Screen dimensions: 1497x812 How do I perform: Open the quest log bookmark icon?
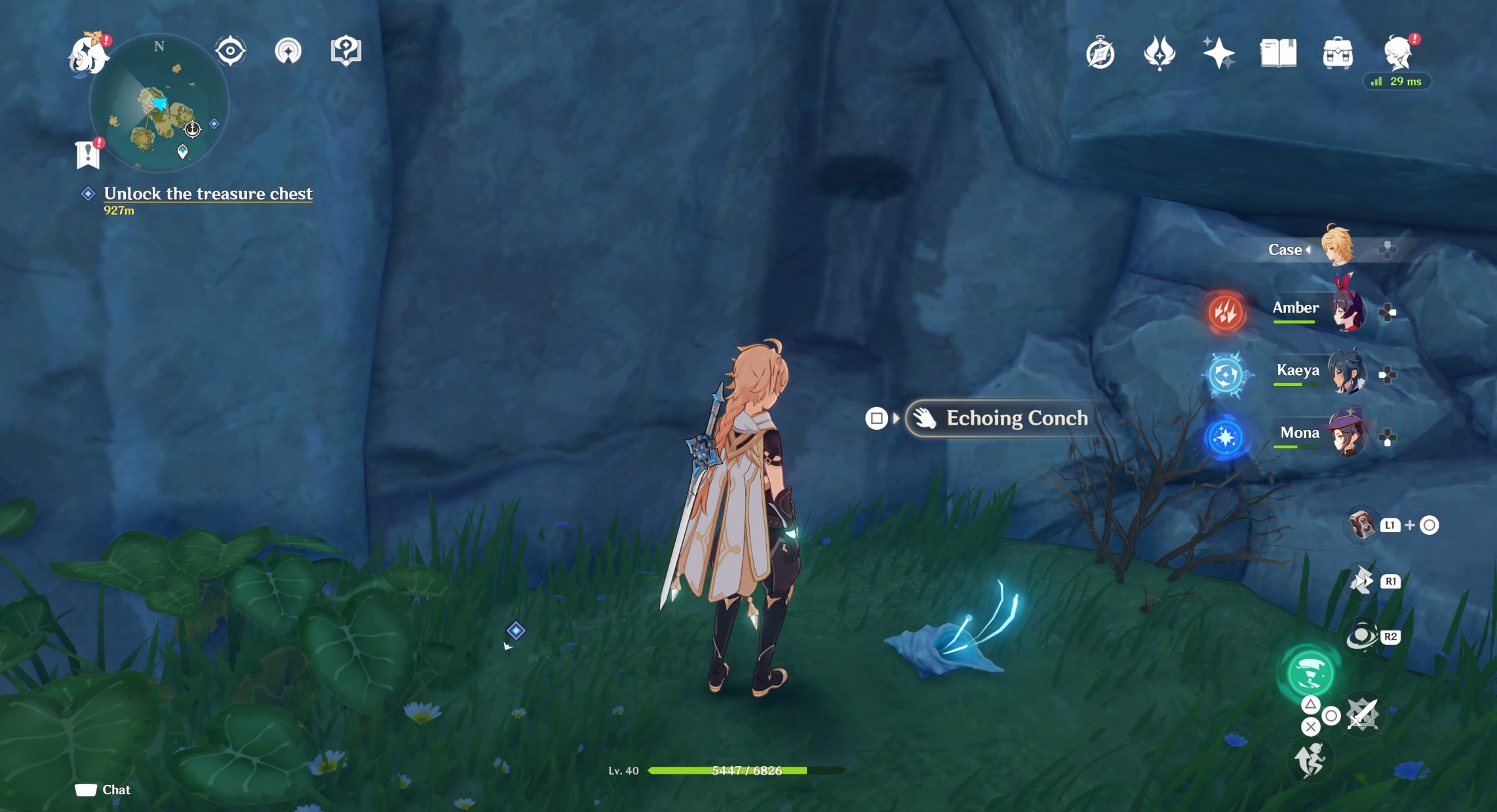pyautogui.click(x=88, y=155)
